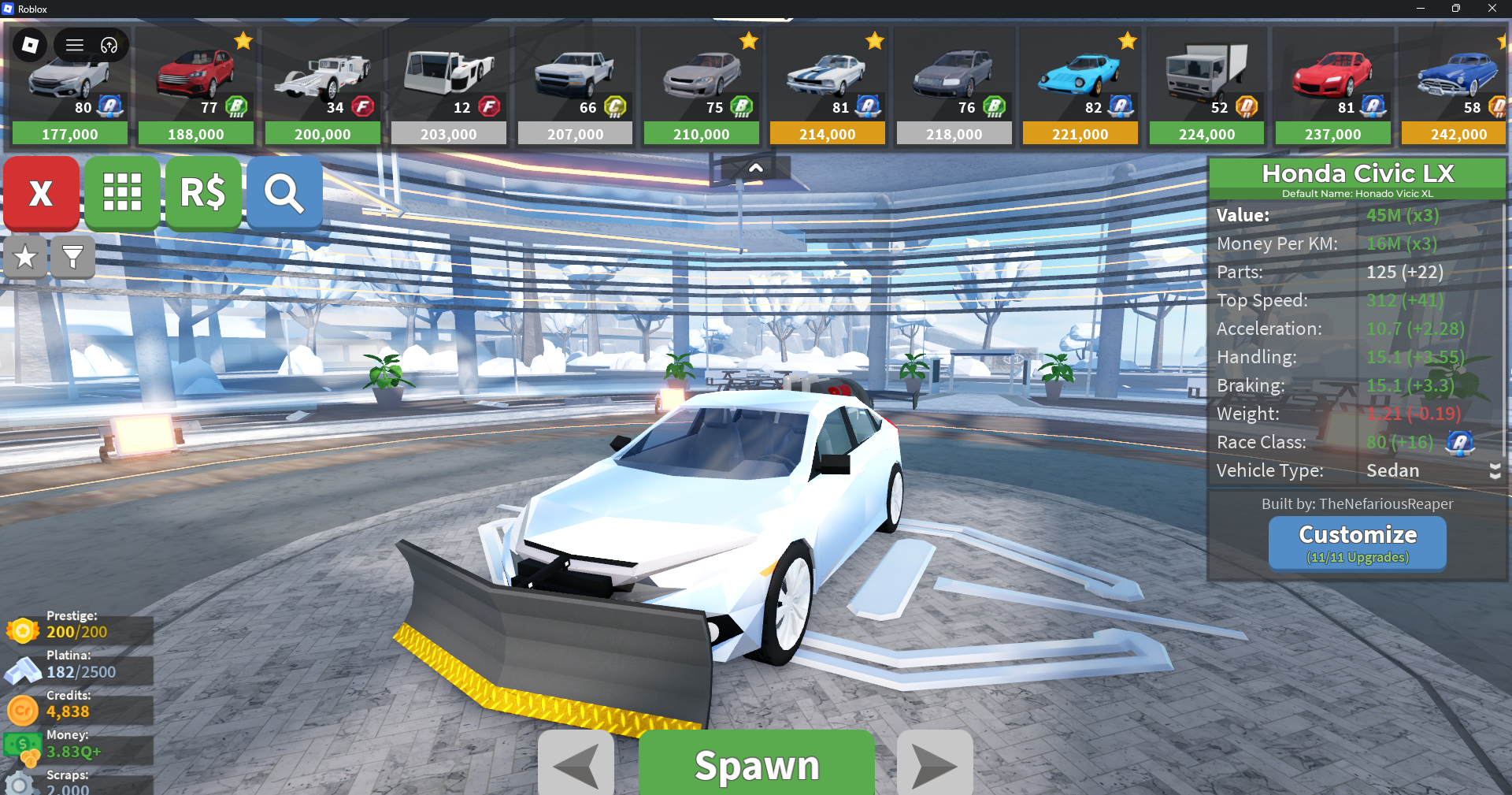
Task: Show the next vehicle with right arrow
Action: pyautogui.click(x=935, y=764)
